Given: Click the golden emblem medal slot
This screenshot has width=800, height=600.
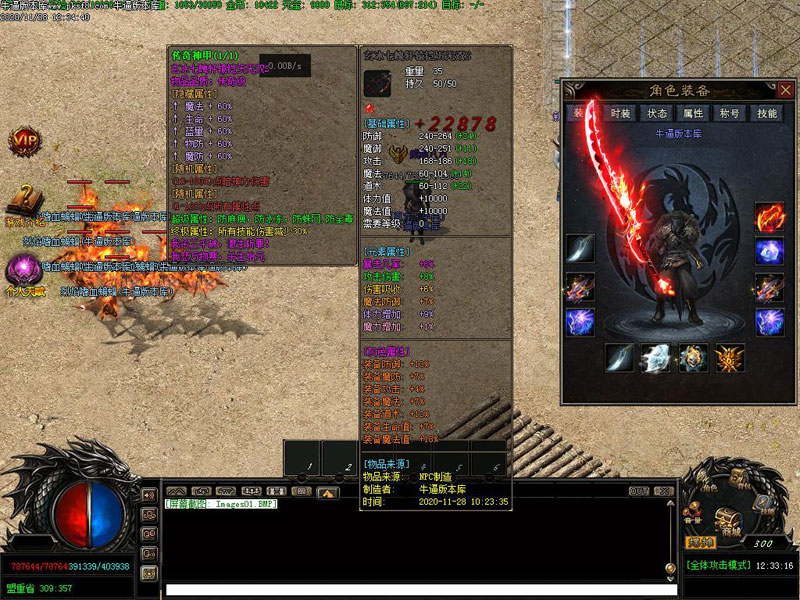Looking at the screenshot, I should point(729,357).
